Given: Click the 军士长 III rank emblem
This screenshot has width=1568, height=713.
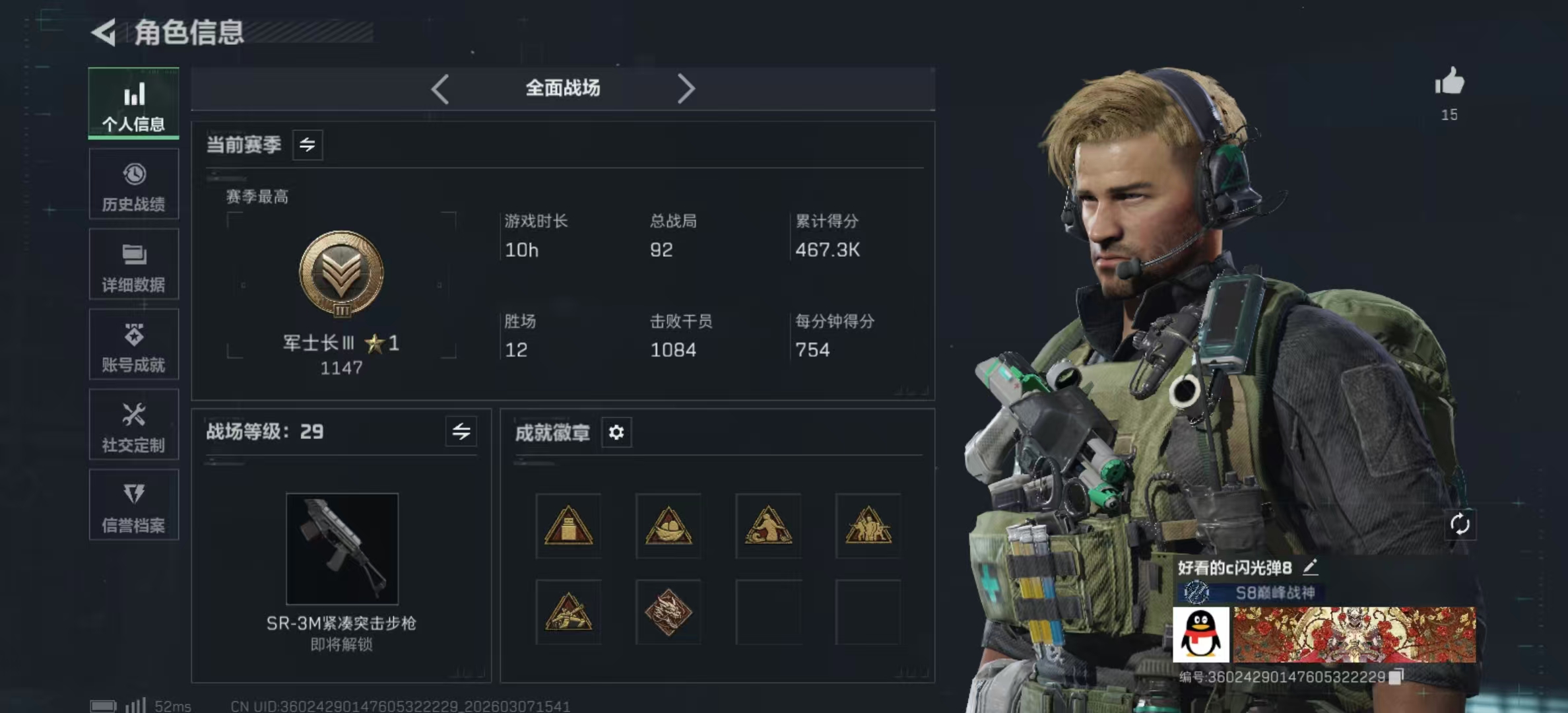Looking at the screenshot, I should coord(341,273).
